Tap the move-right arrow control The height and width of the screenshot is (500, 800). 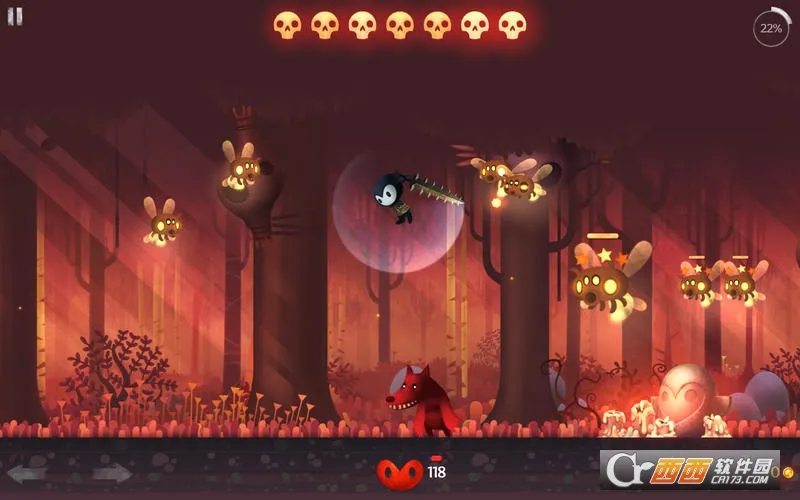[x=111, y=473]
